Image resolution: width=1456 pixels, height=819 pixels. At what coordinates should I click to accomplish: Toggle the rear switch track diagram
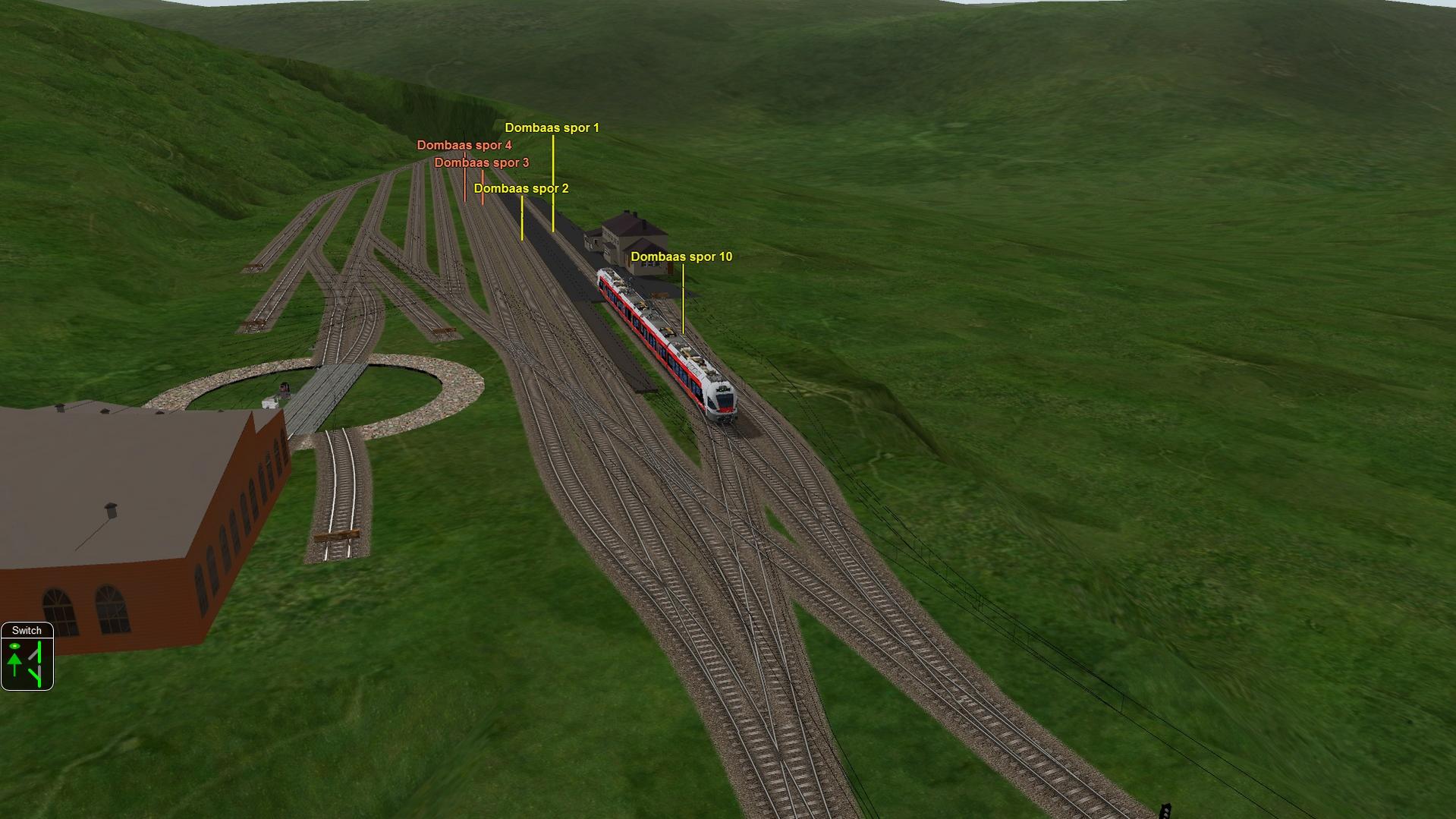(36, 676)
